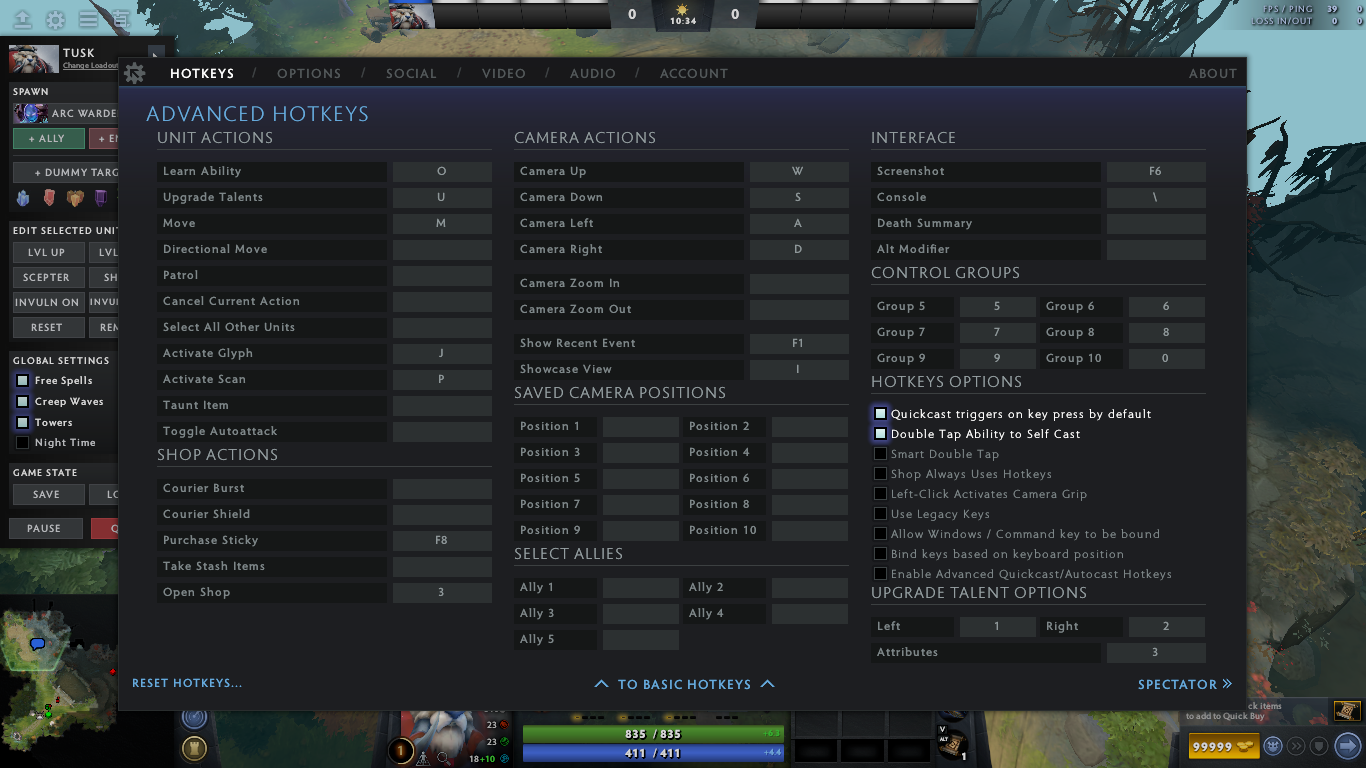
Task: Click the double-chevron icon beside the courier icon
Action: pos(1296,746)
